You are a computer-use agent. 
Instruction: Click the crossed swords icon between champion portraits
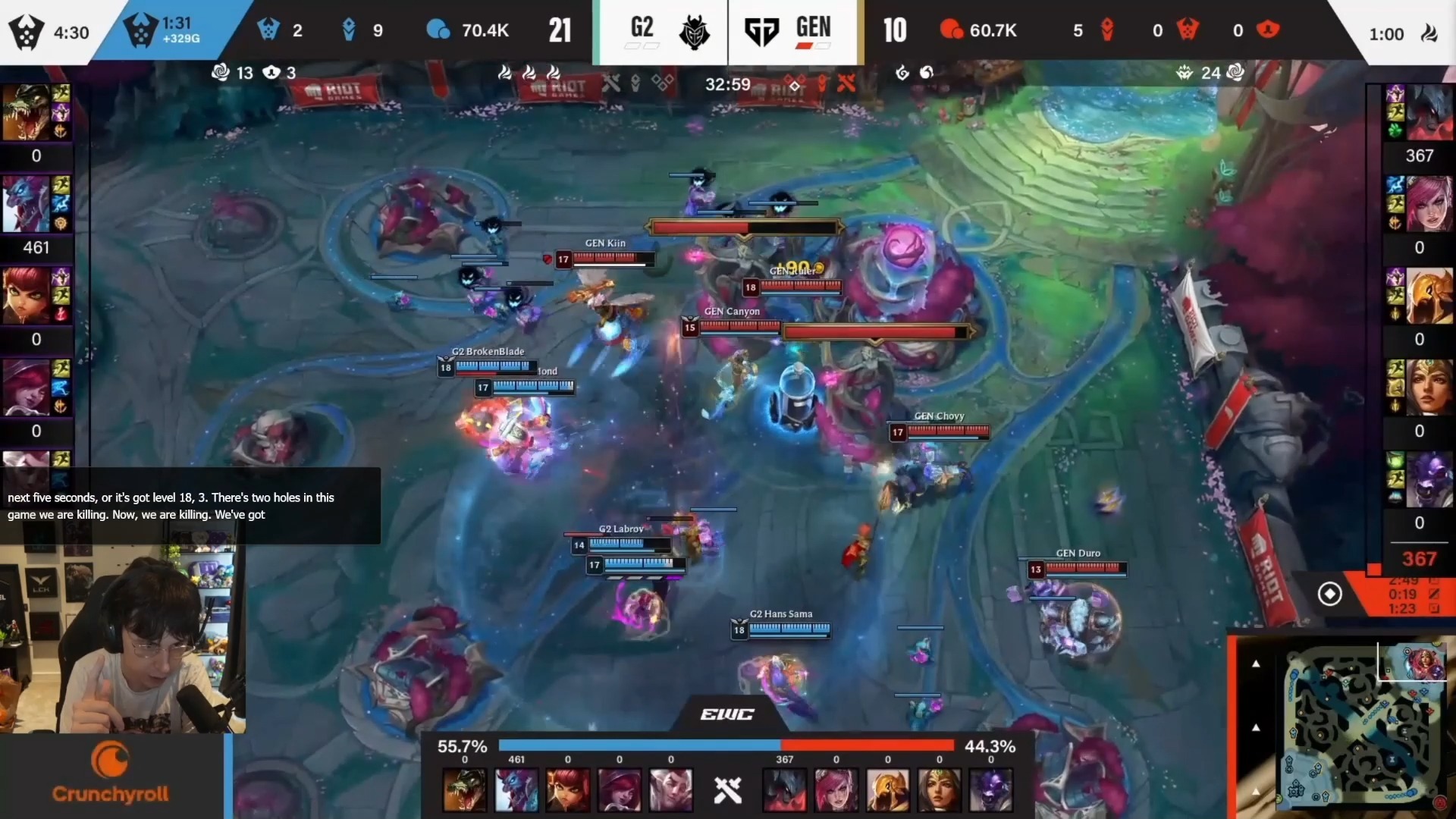coord(727,790)
